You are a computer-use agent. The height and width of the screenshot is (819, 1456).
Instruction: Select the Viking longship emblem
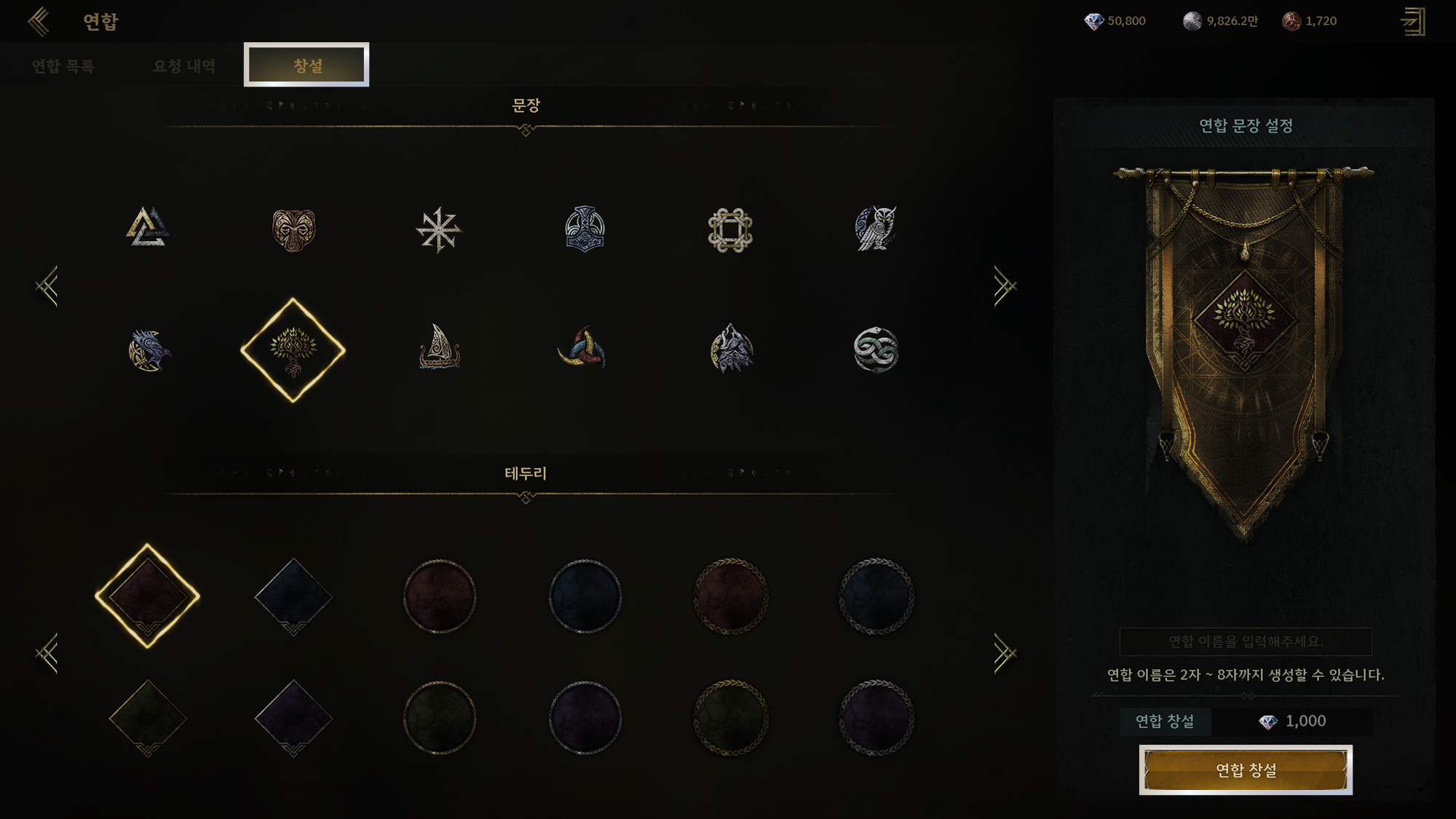tap(439, 347)
